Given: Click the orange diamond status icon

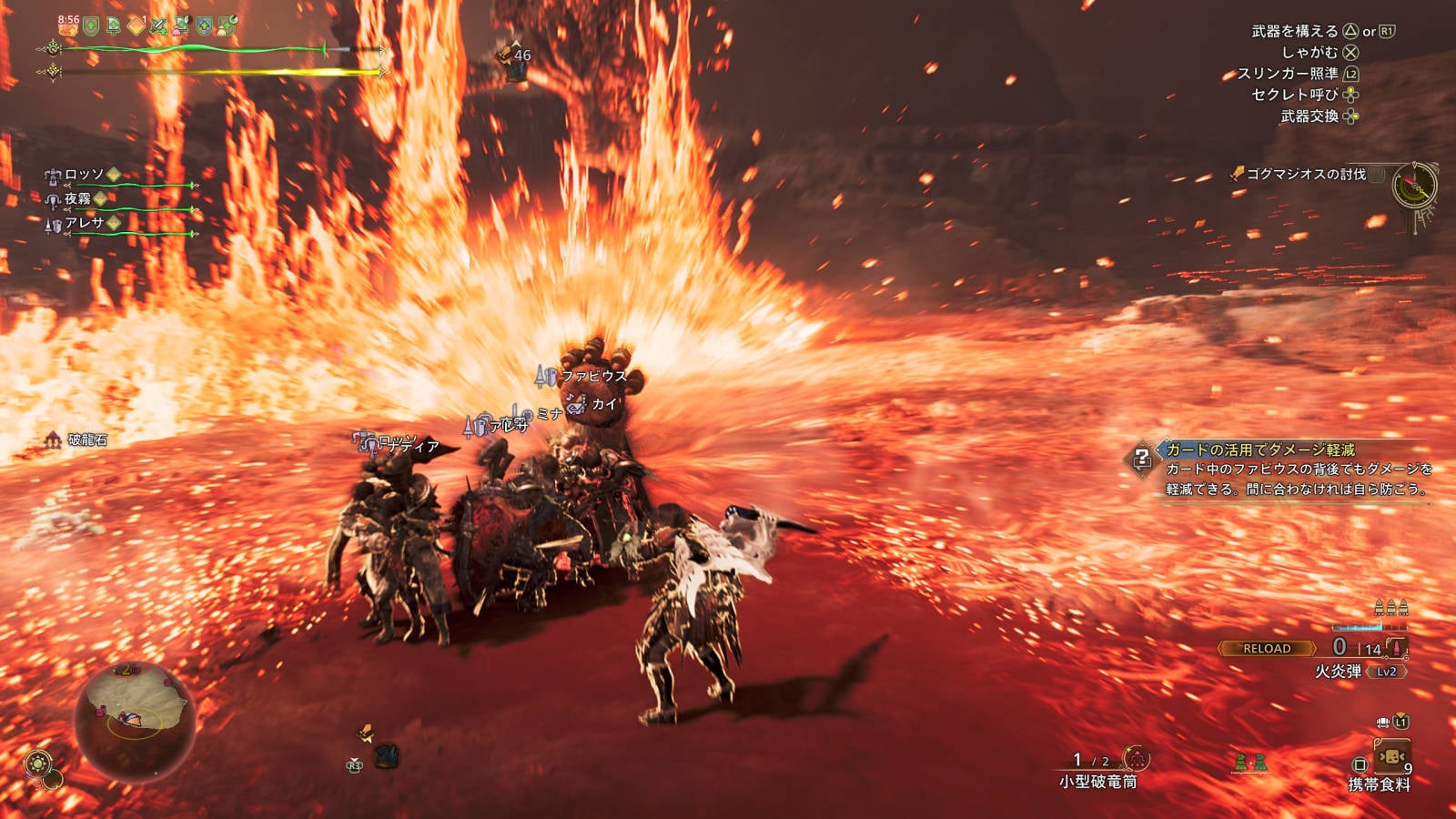Looking at the screenshot, I should tap(136, 26).
